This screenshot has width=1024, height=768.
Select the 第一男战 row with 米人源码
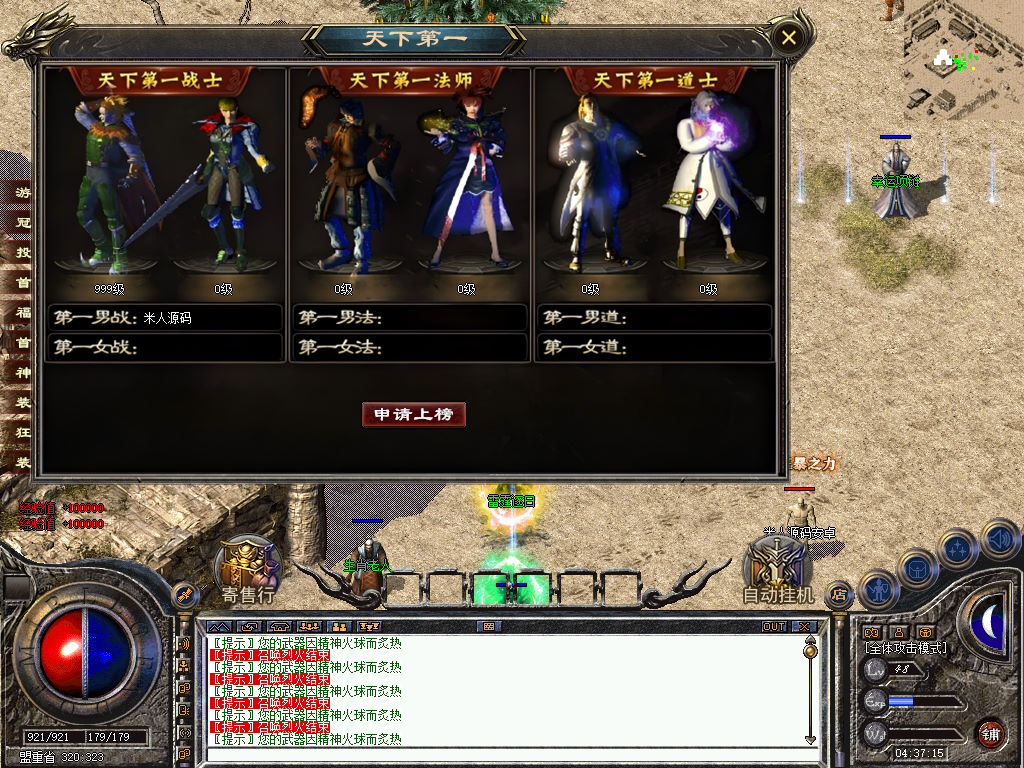click(x=167, y=318)
